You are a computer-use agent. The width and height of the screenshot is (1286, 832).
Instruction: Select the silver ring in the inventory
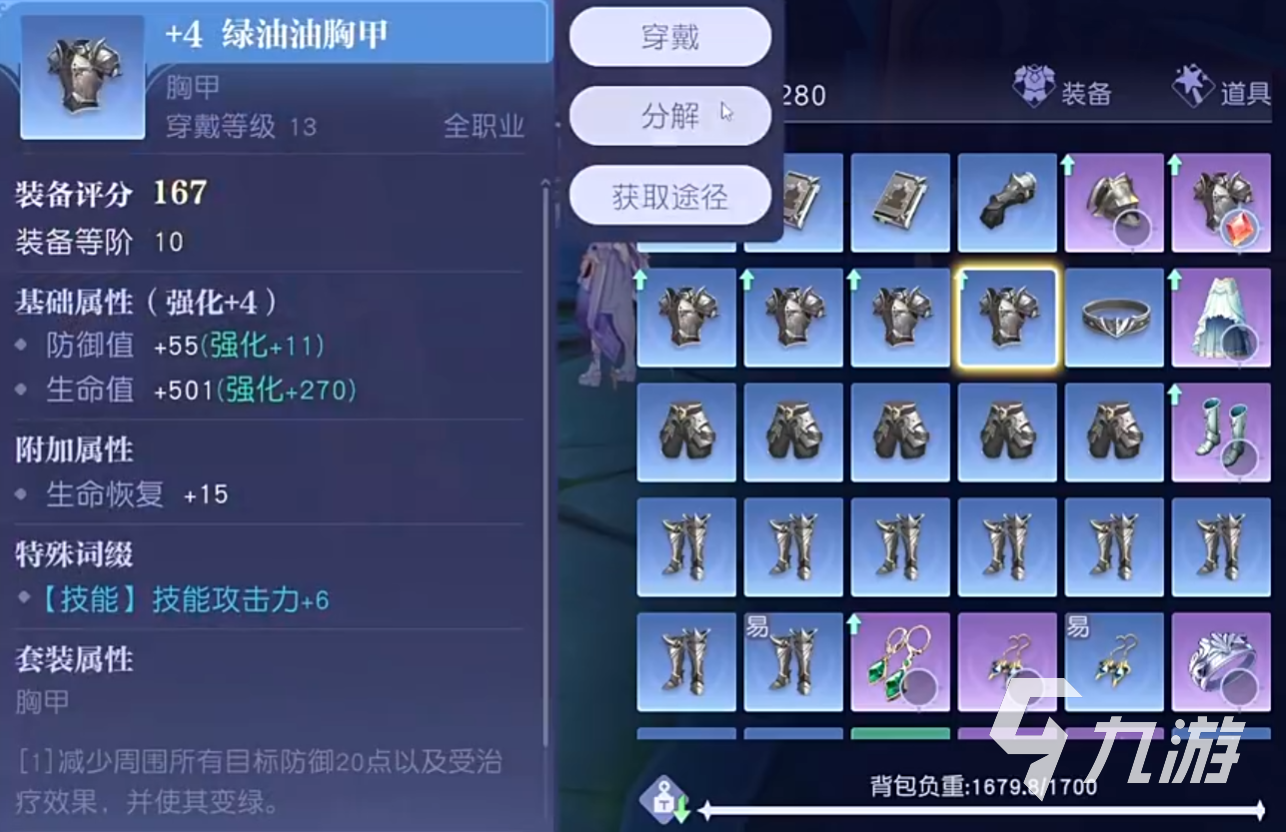(1114, 318)
